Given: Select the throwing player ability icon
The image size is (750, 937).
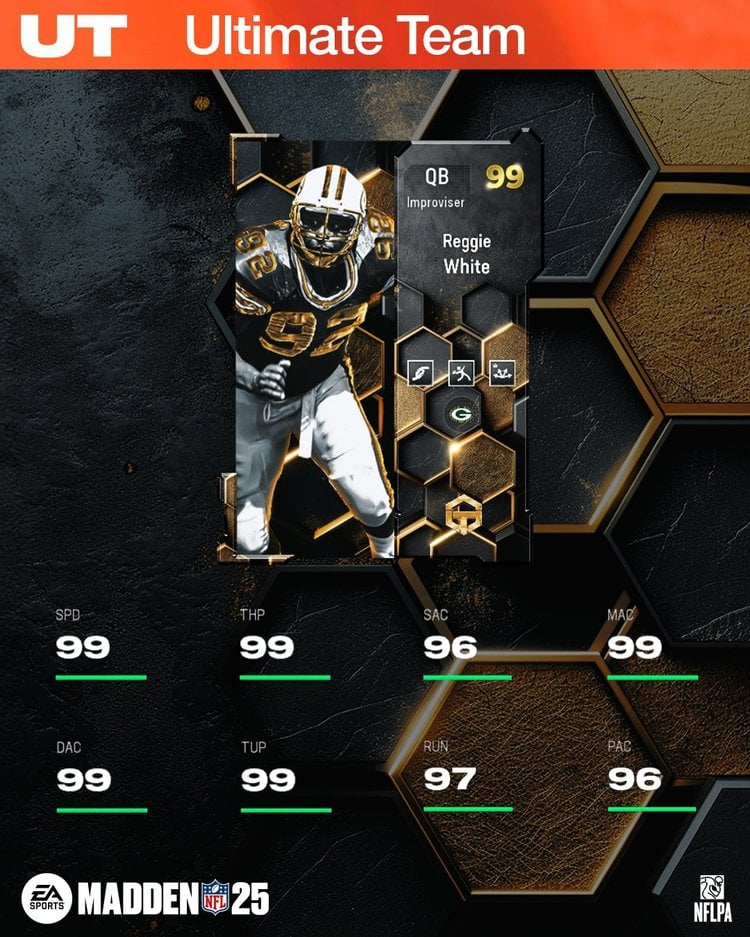Looking at the screenshot, I should [x=461, y=374].
